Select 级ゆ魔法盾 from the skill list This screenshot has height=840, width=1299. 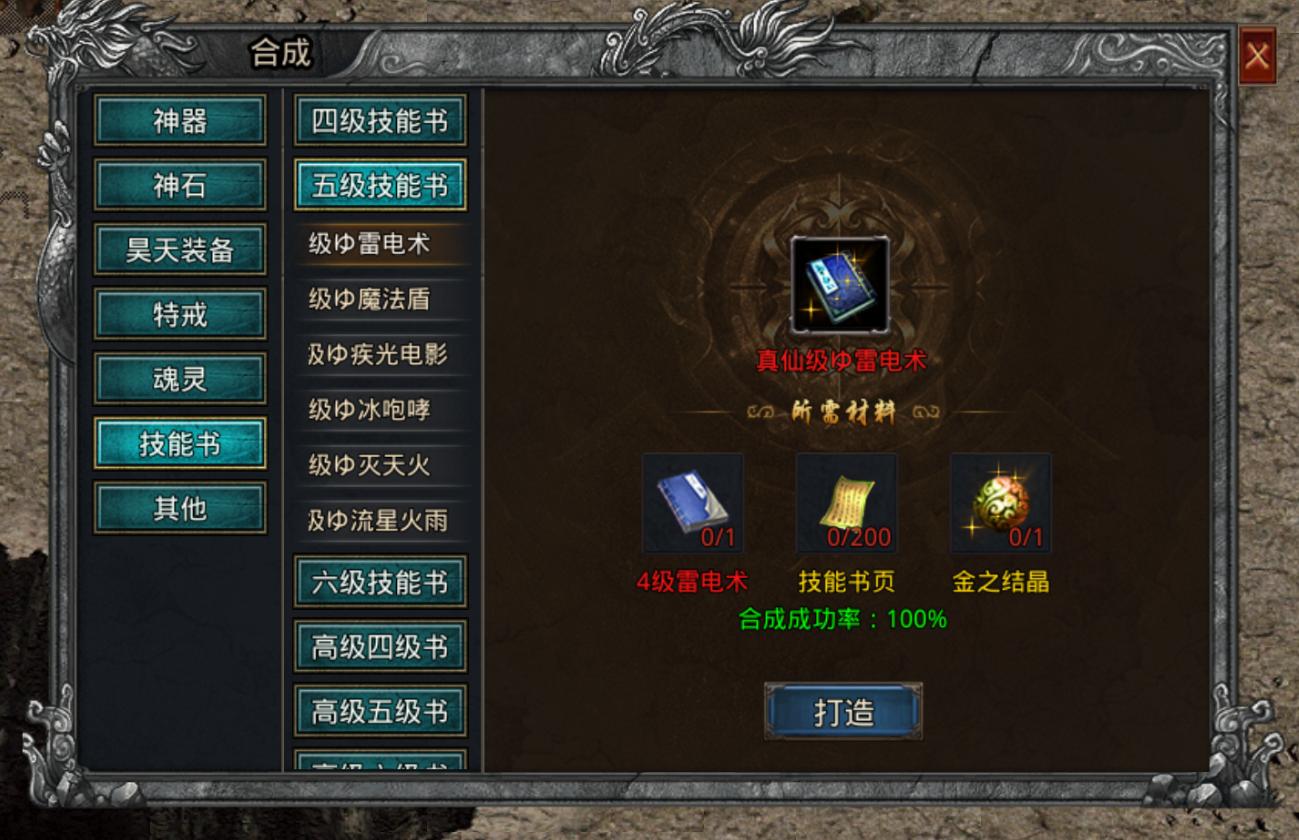pos(380,301)
